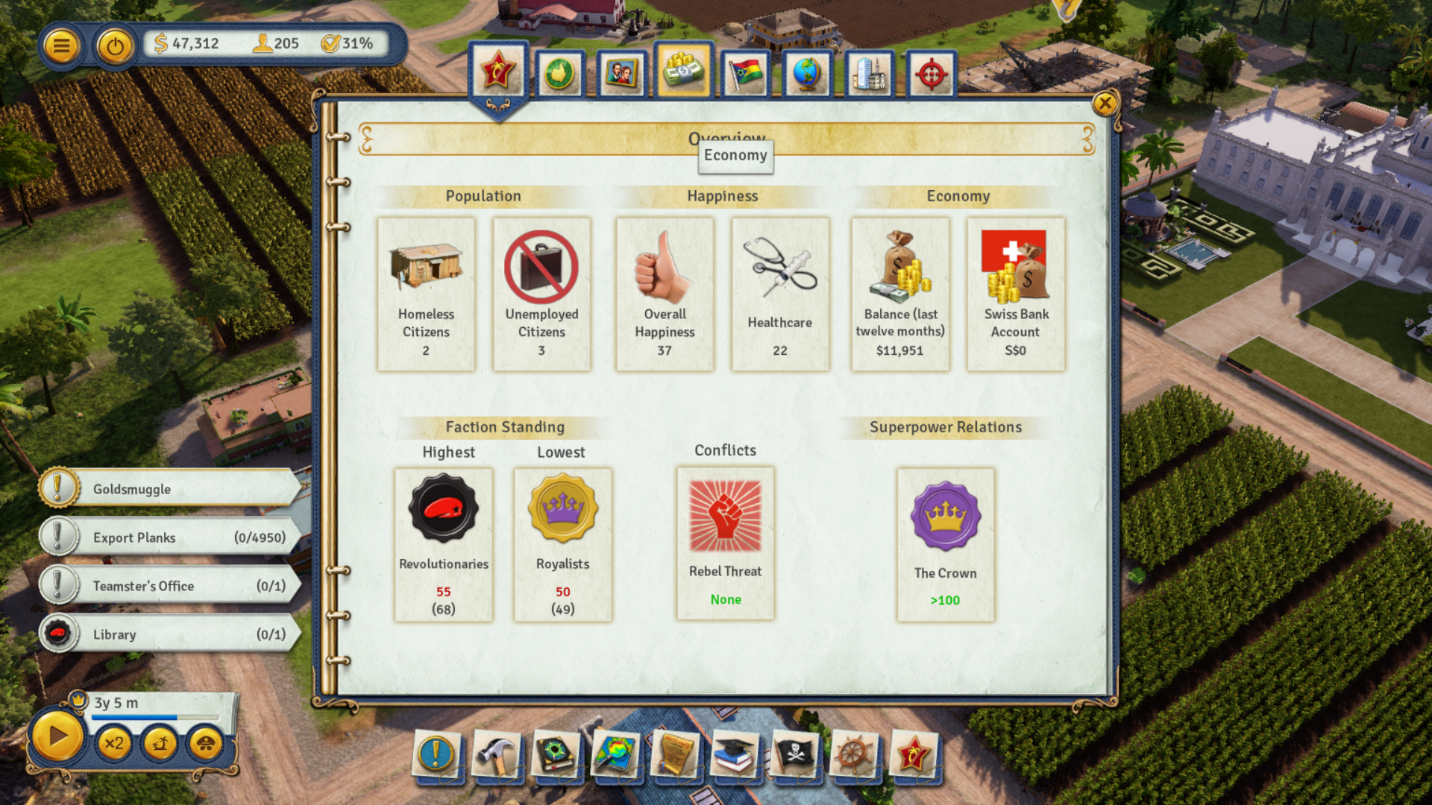
Task: Switch to the Economy tab with cash stack
Action: coord(684,71)
